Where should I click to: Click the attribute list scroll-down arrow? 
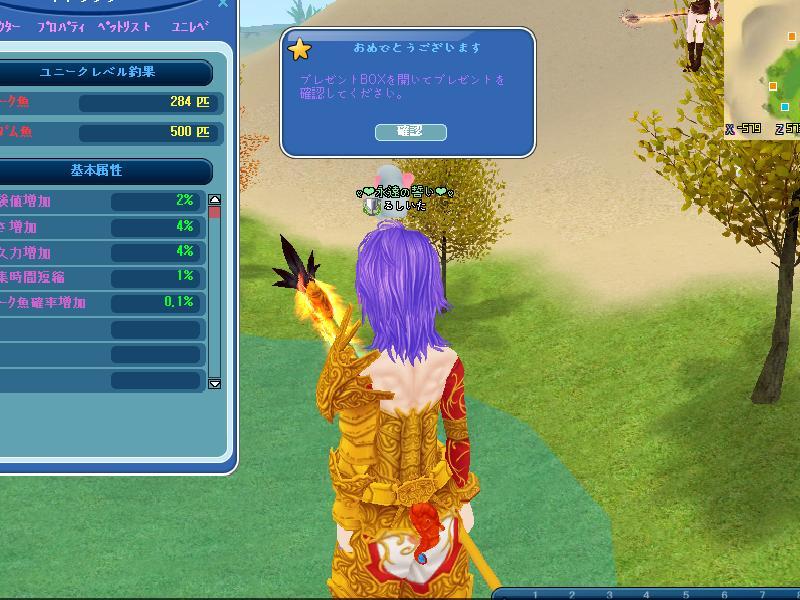pyautogui.click(x=214, y=383)
